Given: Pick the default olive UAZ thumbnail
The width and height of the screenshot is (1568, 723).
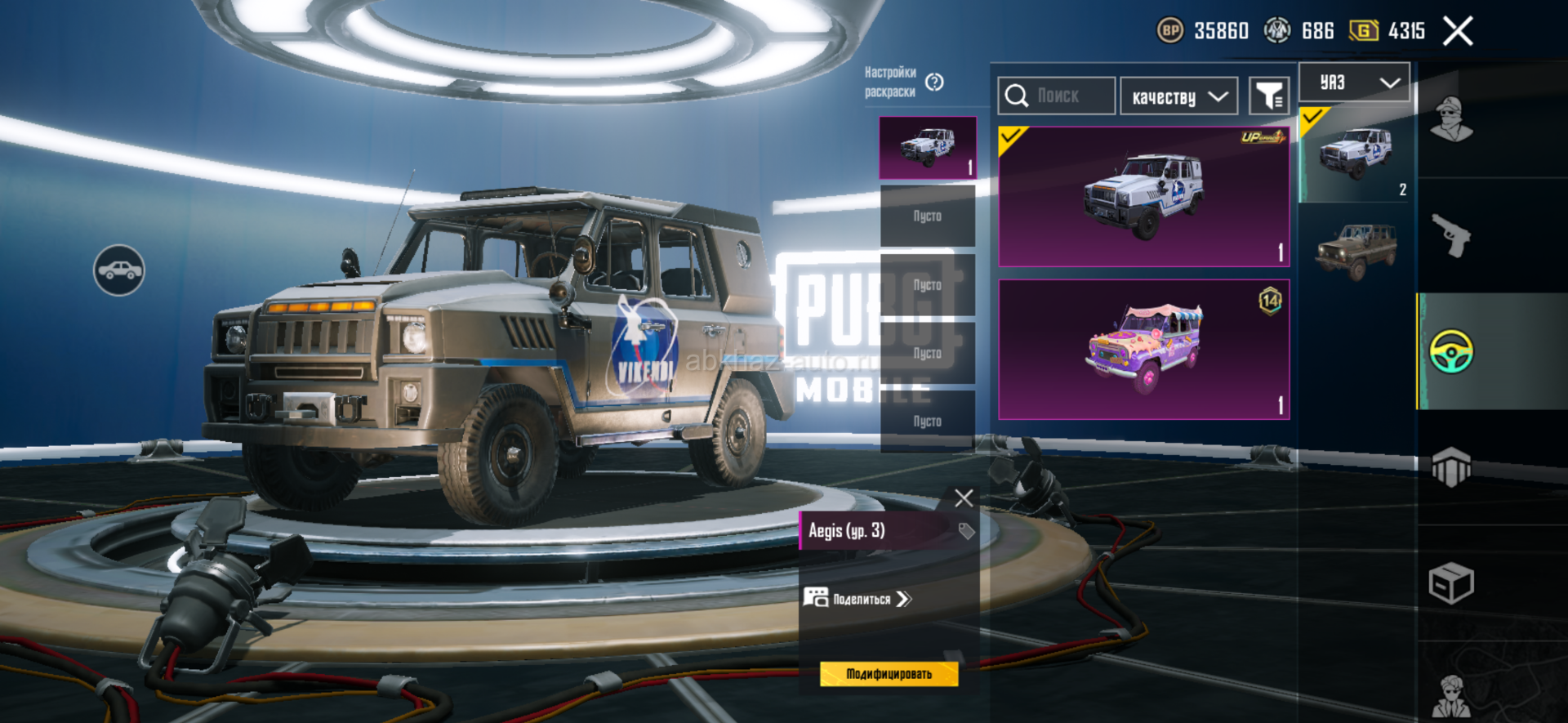Looking at the screenshot, I should point(1356,250).
